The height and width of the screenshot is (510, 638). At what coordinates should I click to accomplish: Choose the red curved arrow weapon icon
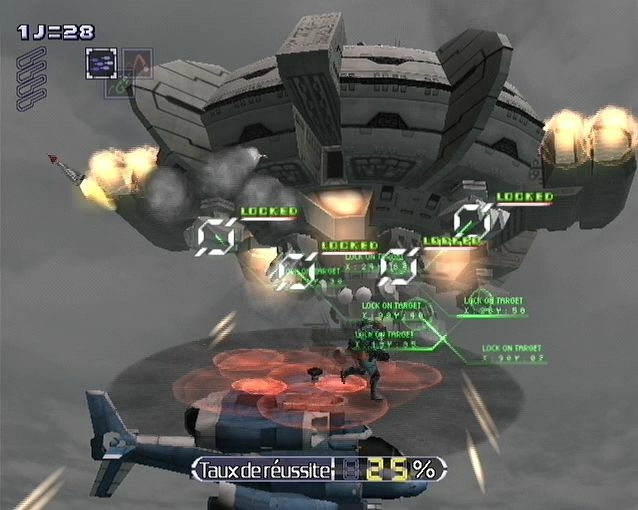click(x=137, y=64)
